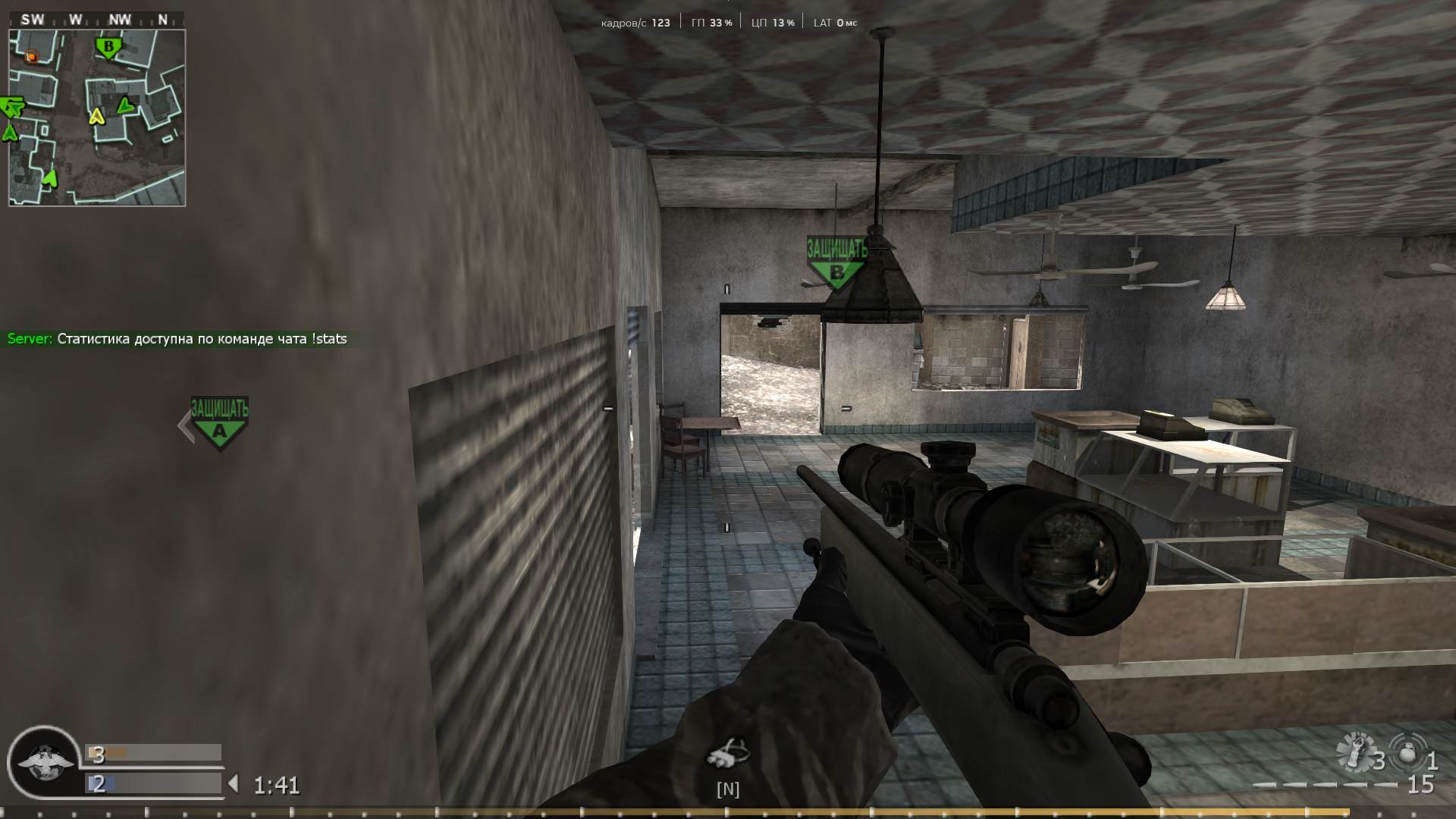This screenshot has height=819, width=1456.
Task: Click the B objective marker on the minimap
Action: [x=108, y=47]
